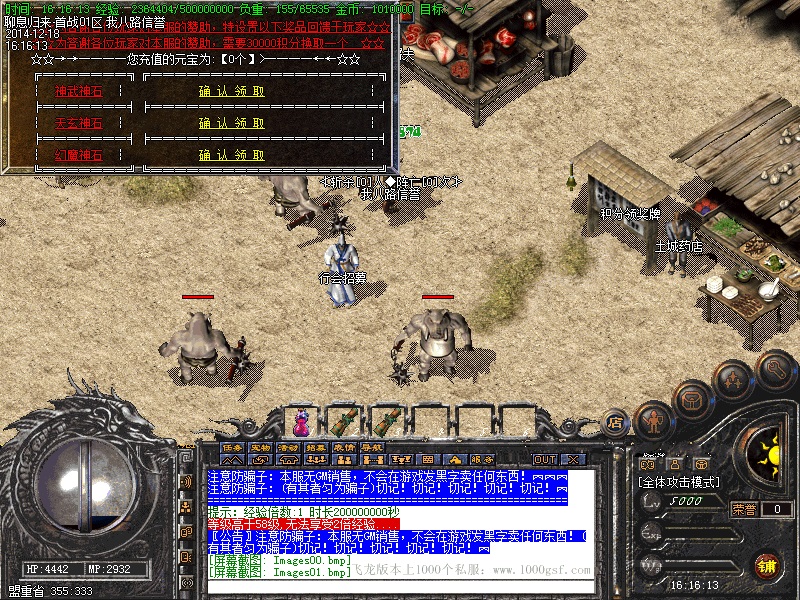Confirm claim for 神武神石
Screen dimensions: 800x600
pos(232,91)
